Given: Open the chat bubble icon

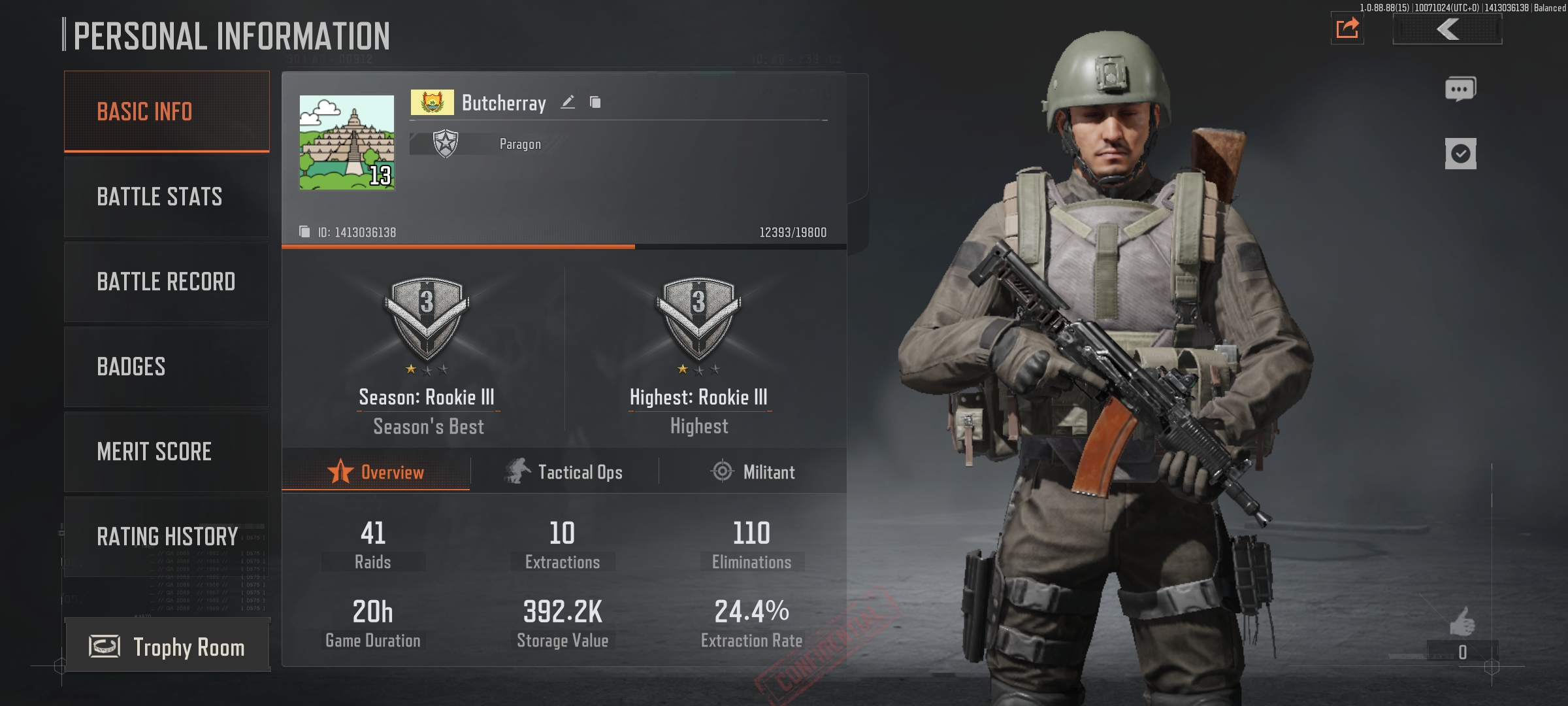Looking at the screenshot, I should [x=1460, y=90].
